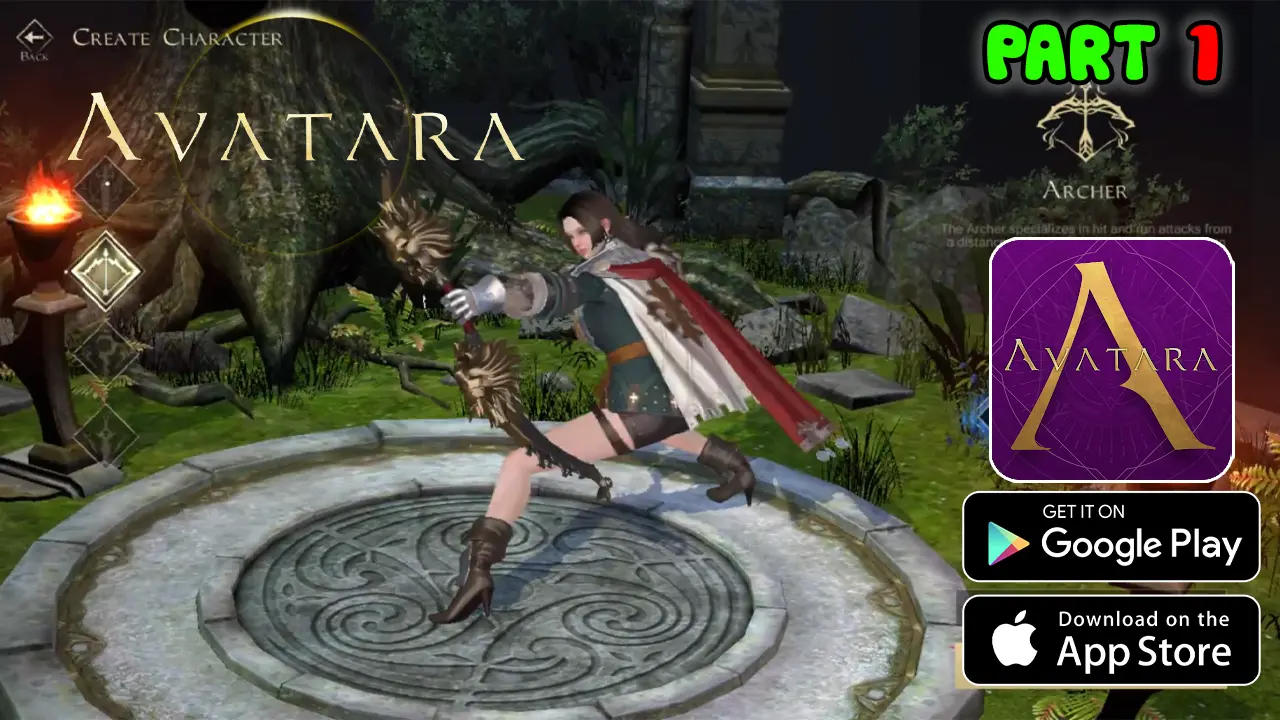This screenshot has width=1280, height=720.
Task: Click the 'Create Character' title
Action: pyautogui.click(x=178, y=39)
